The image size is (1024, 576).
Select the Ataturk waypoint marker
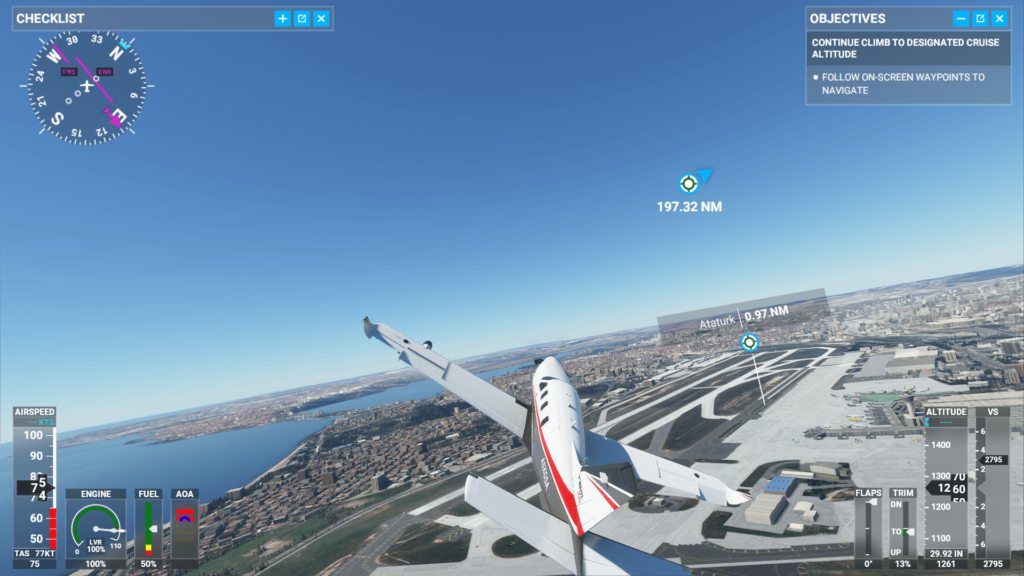[x=749, y=342]
